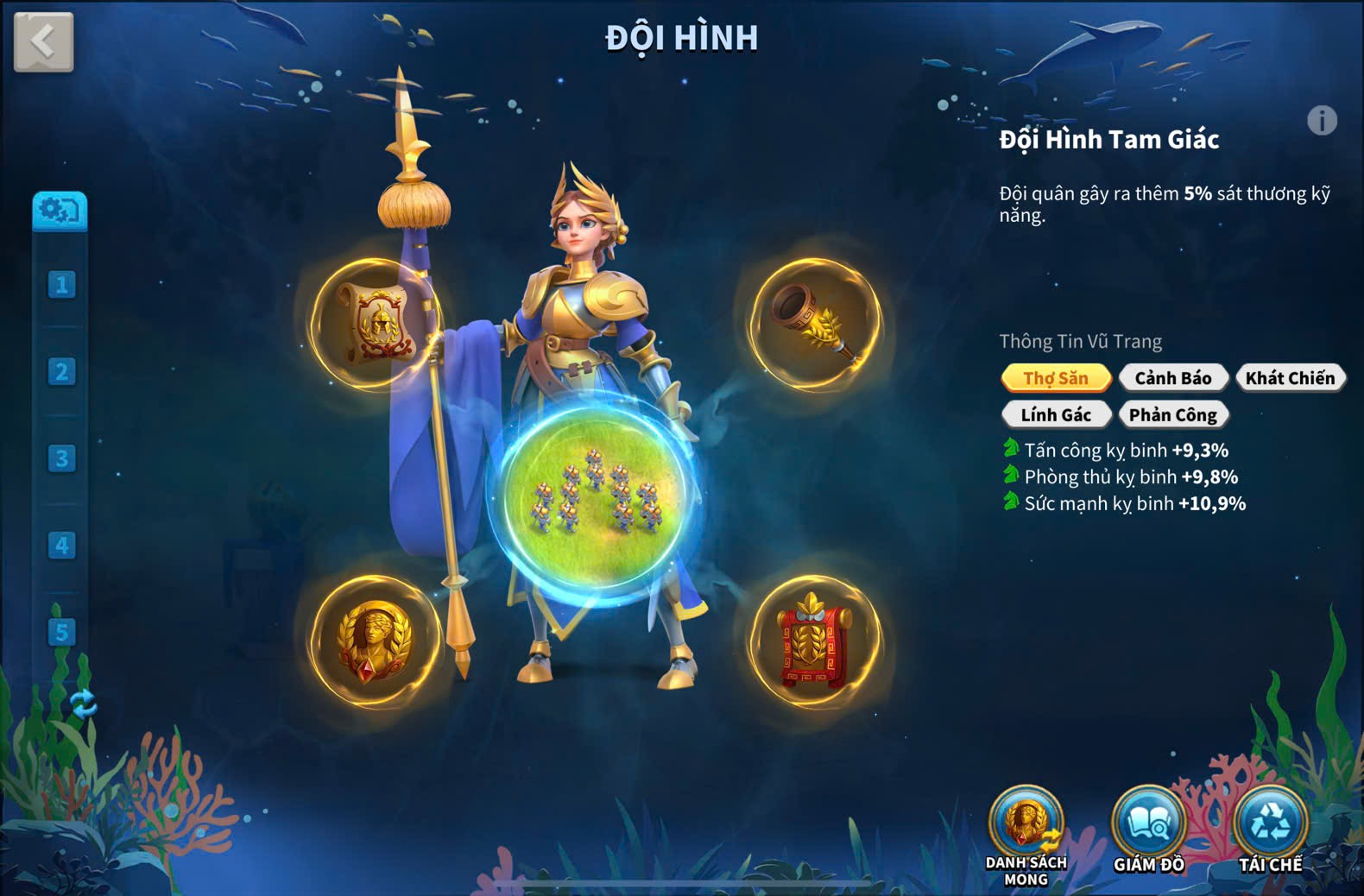The height and width of the screenshot is (896, 1364).
Task: Open the central triangle formation orb
Action: click(596, 496)
